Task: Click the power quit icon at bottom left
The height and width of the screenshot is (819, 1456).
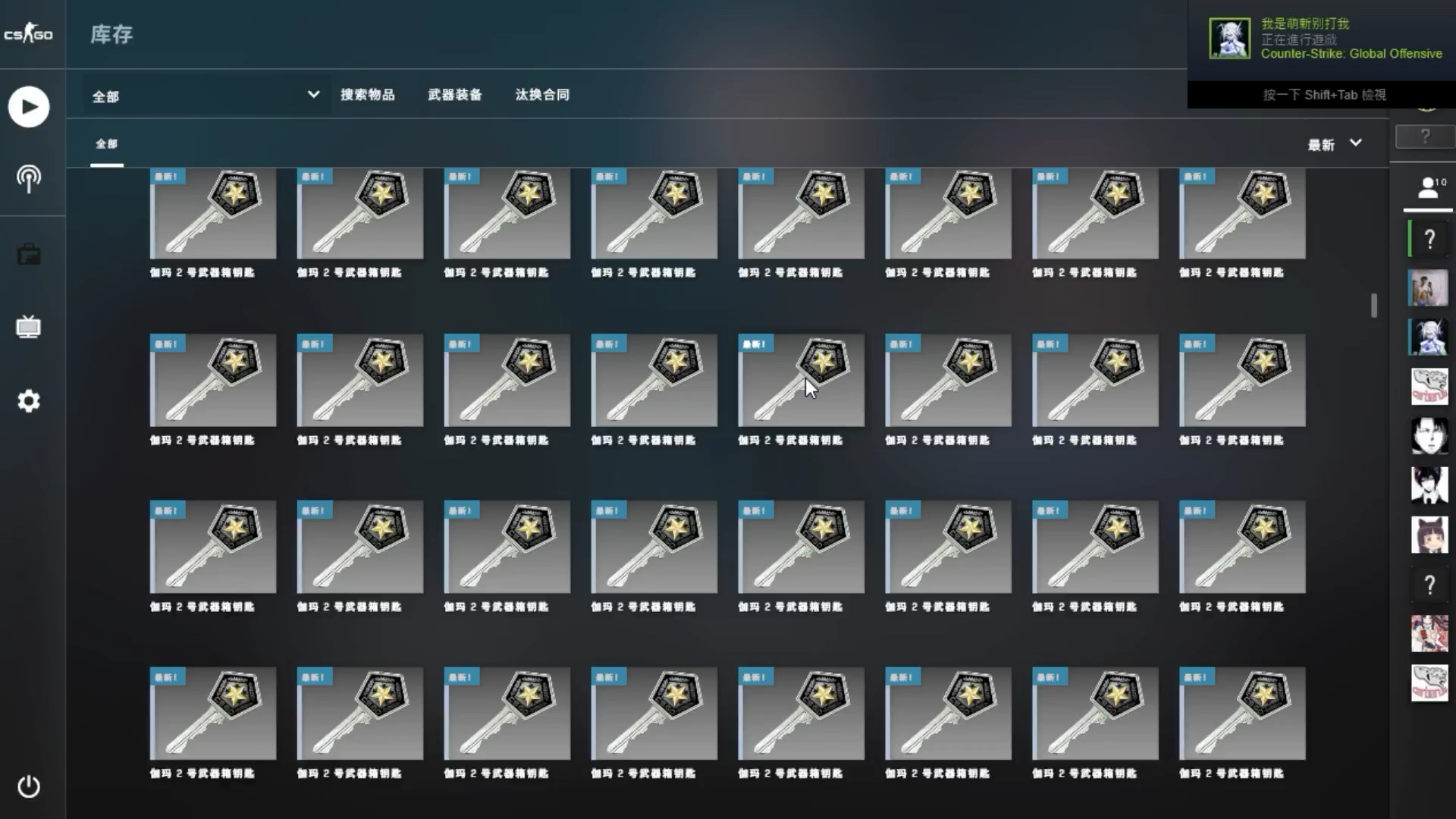Action: coord(29,787)
